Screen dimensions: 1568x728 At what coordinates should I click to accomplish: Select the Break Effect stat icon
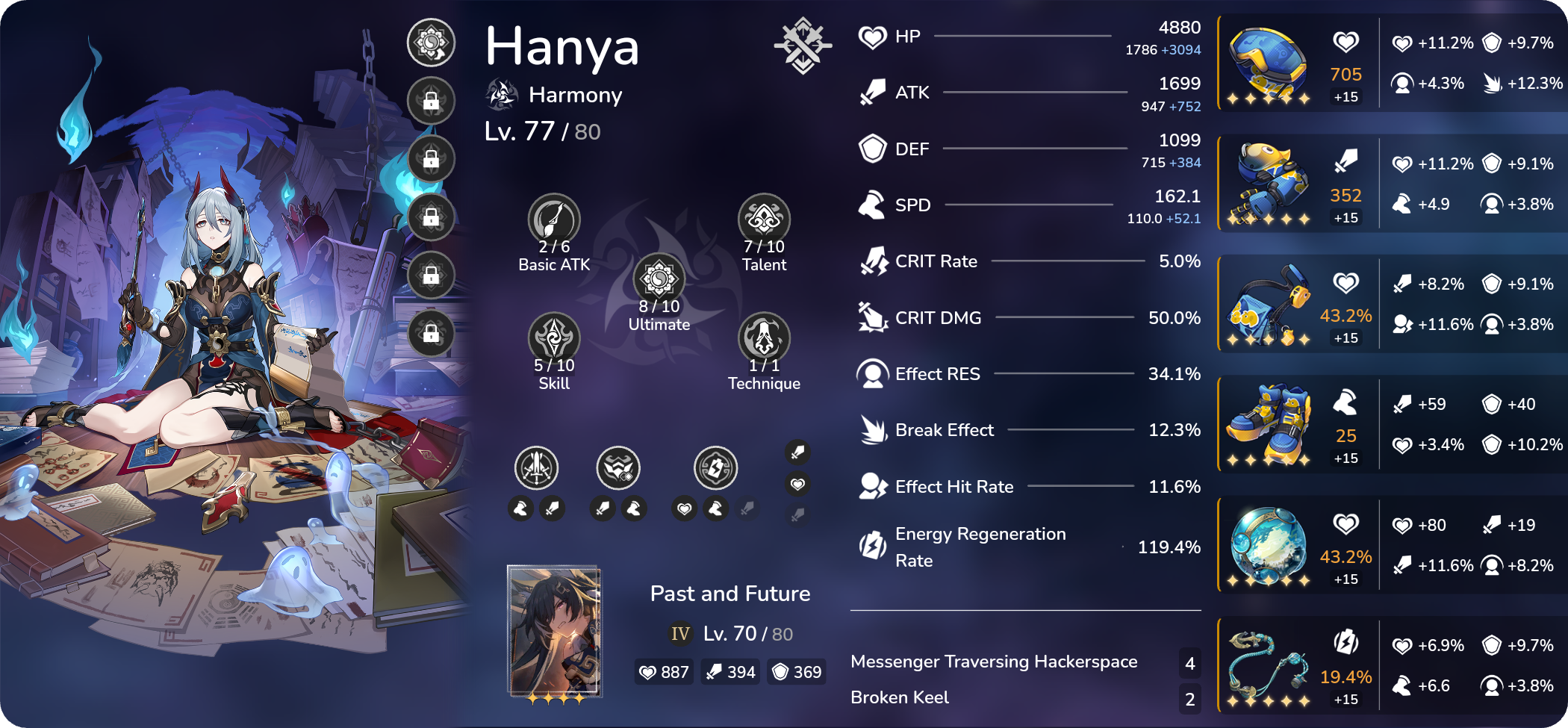pyautogui.click(x=871, y=429)
